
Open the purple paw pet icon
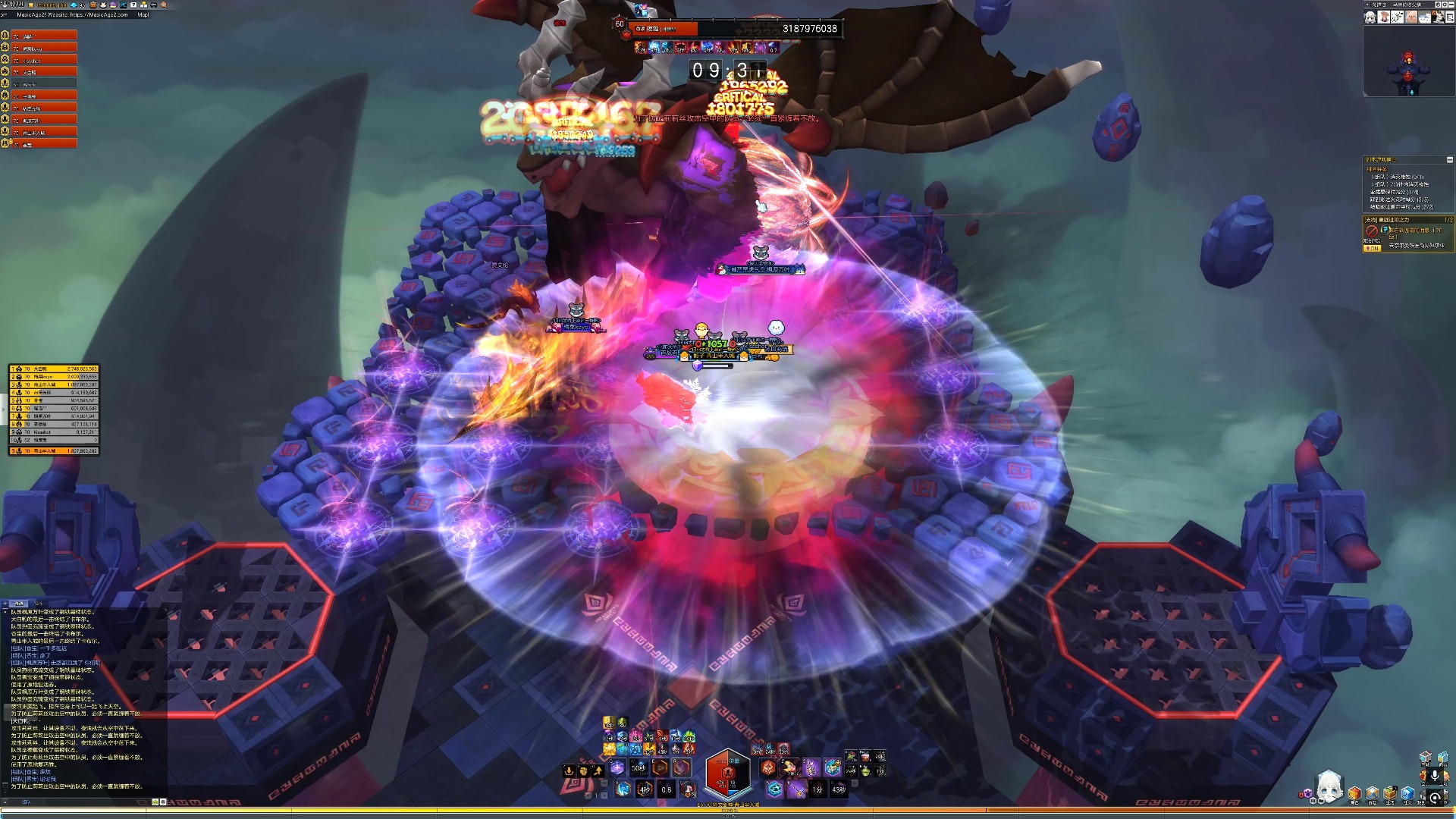(x=1307, y=794)
